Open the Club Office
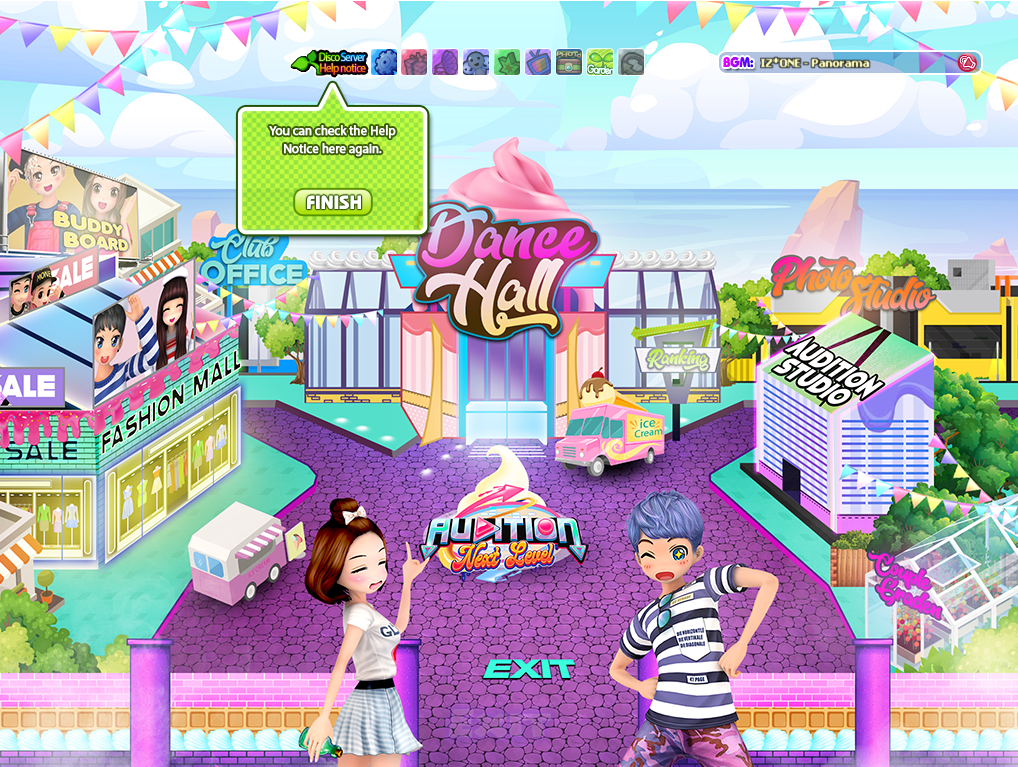 (251, 262)
